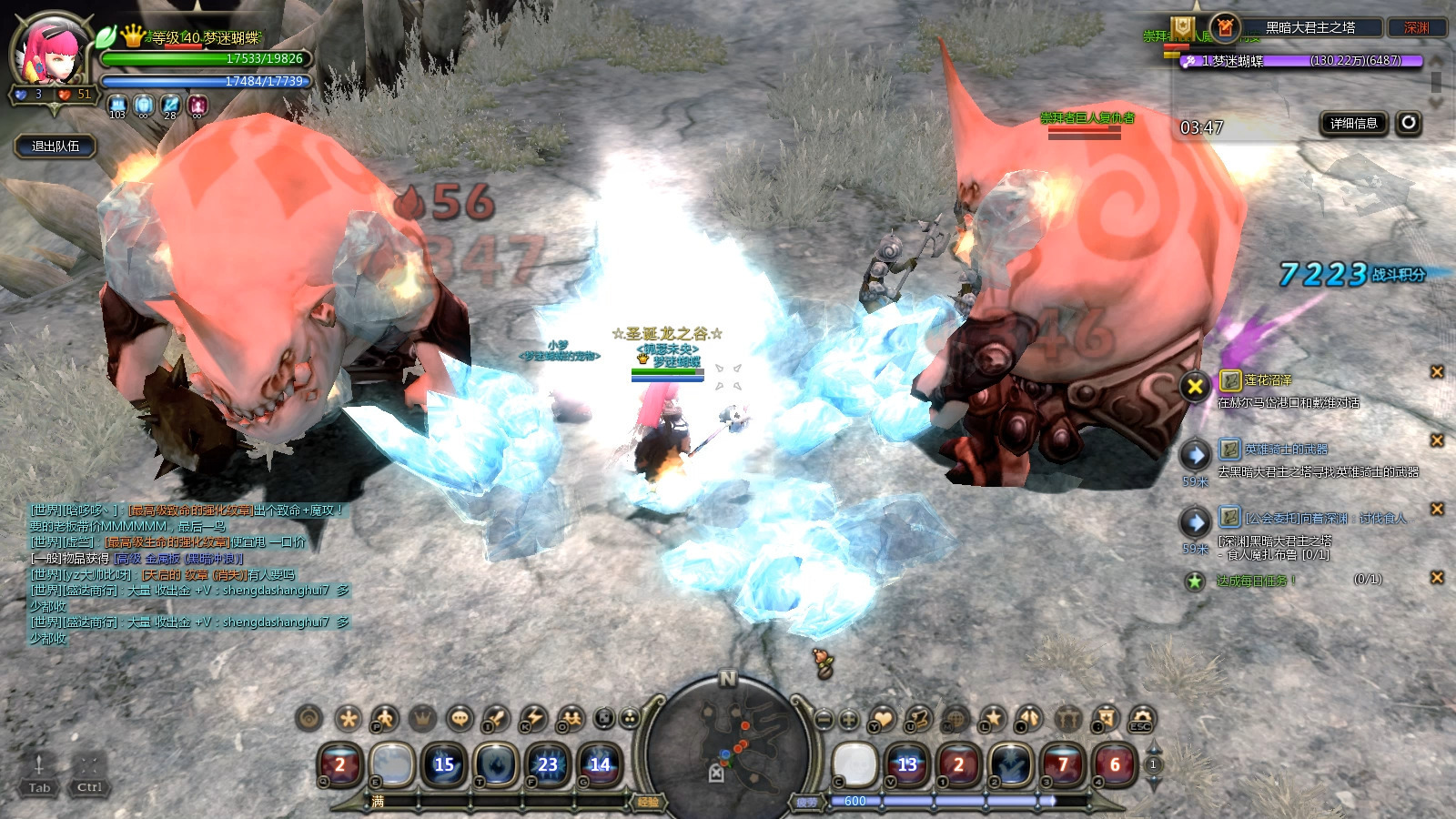Open the ESC gear settings menu
Viewport: 1456px width, 819px height.
pyautogui.click(x=1141, y=719)
